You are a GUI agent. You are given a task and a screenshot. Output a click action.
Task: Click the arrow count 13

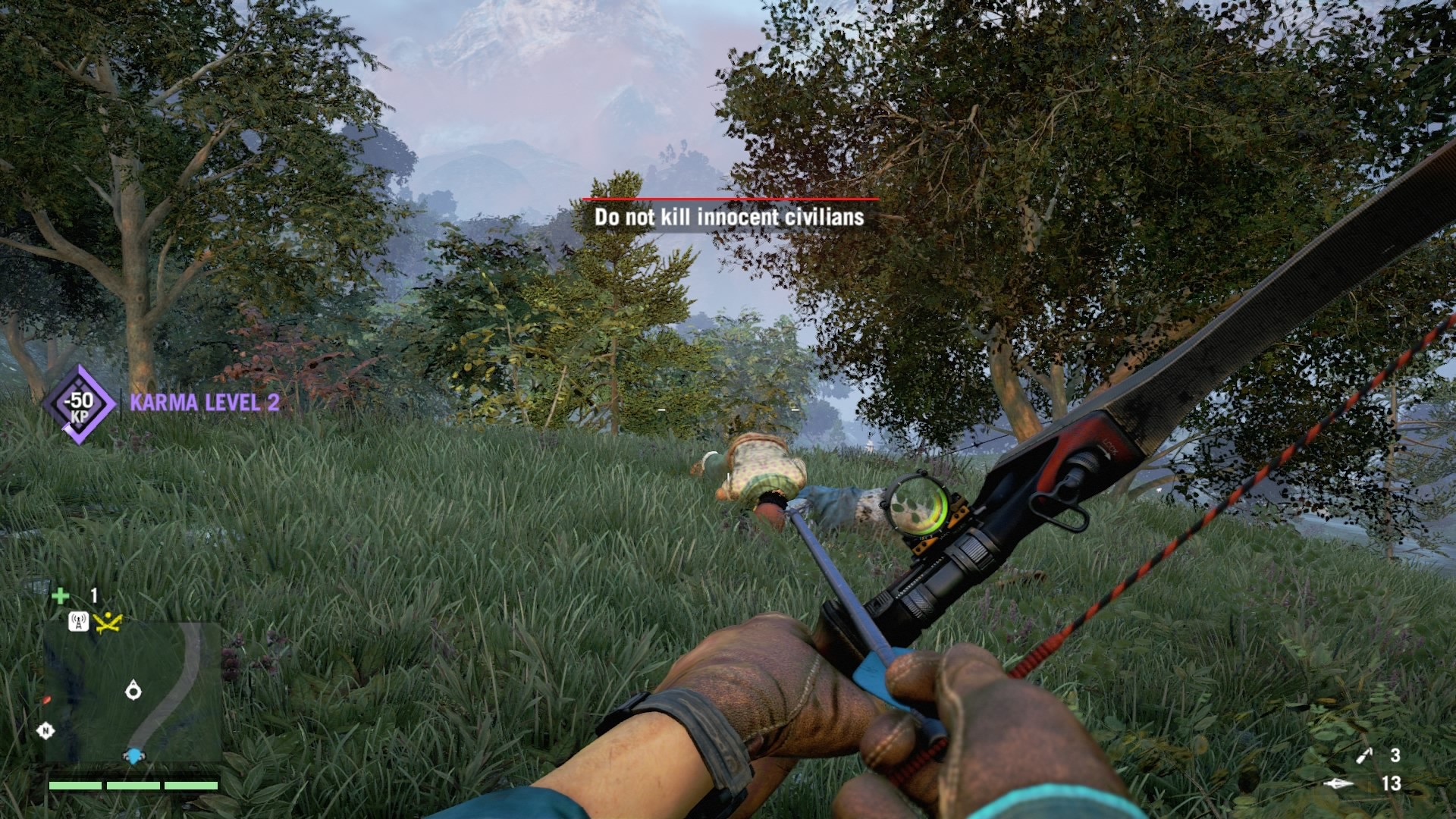click(1392, 783)
